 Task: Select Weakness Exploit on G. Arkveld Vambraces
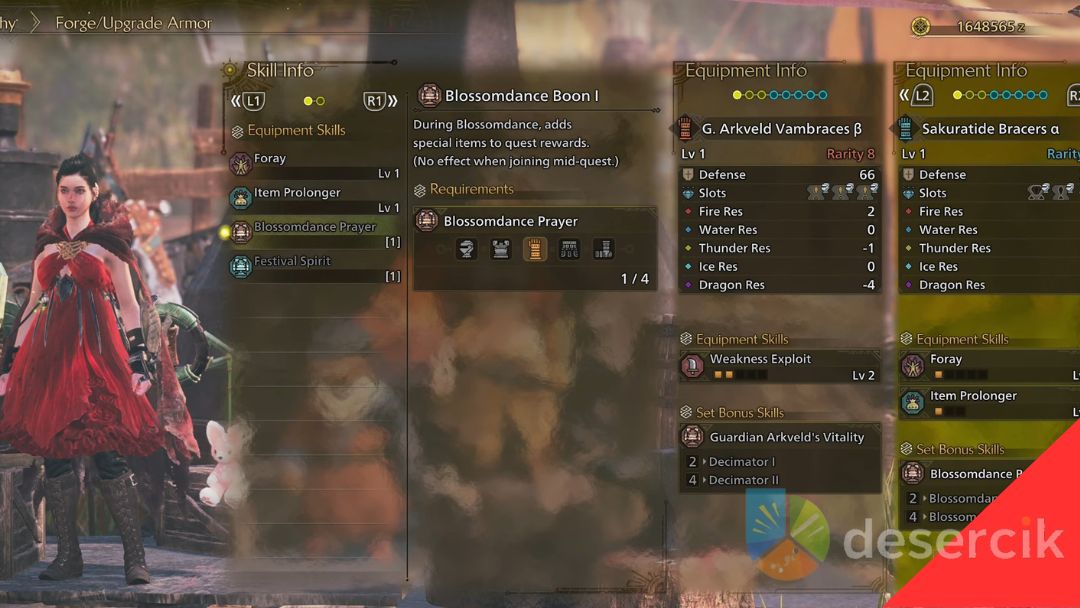(x=779, y=366)
